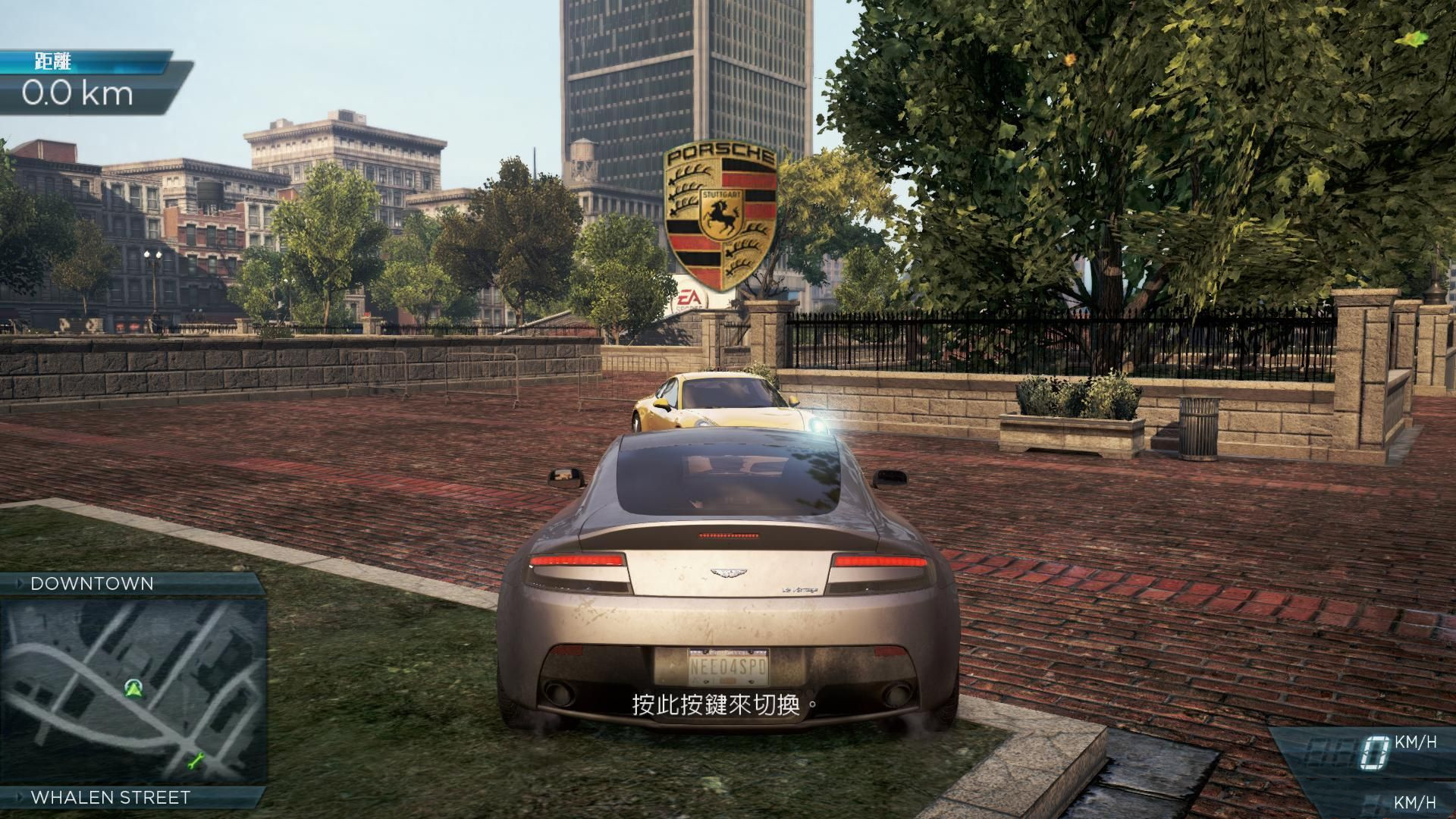Click the green wrench marker on the minimap
This screenshot has width=1456, height=819.
(x=196, y=759)
